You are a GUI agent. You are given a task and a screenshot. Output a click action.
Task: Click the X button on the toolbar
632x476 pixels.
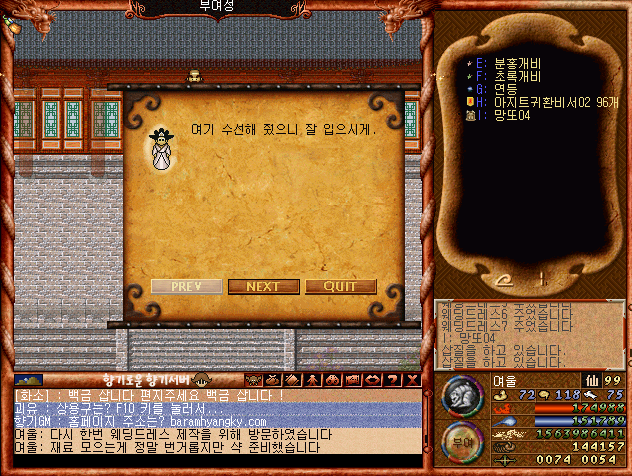(411, 380)
